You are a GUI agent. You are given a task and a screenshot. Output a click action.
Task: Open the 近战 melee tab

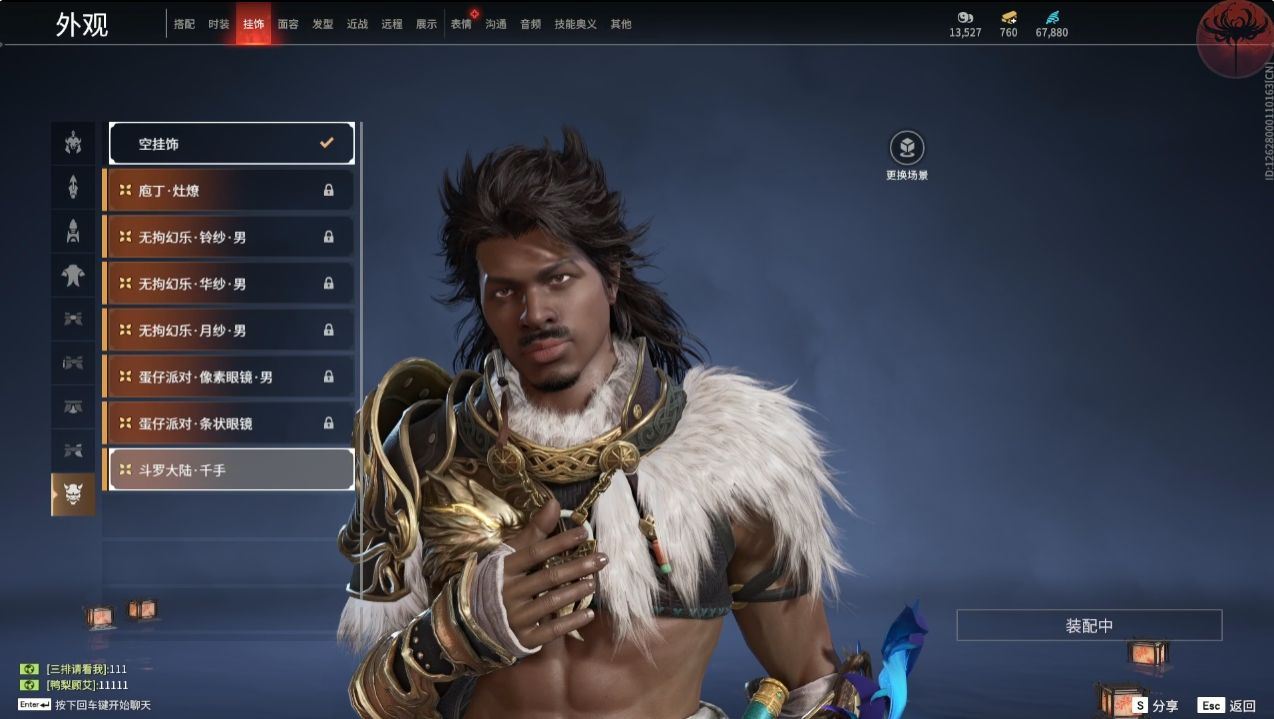pos(357,24)
